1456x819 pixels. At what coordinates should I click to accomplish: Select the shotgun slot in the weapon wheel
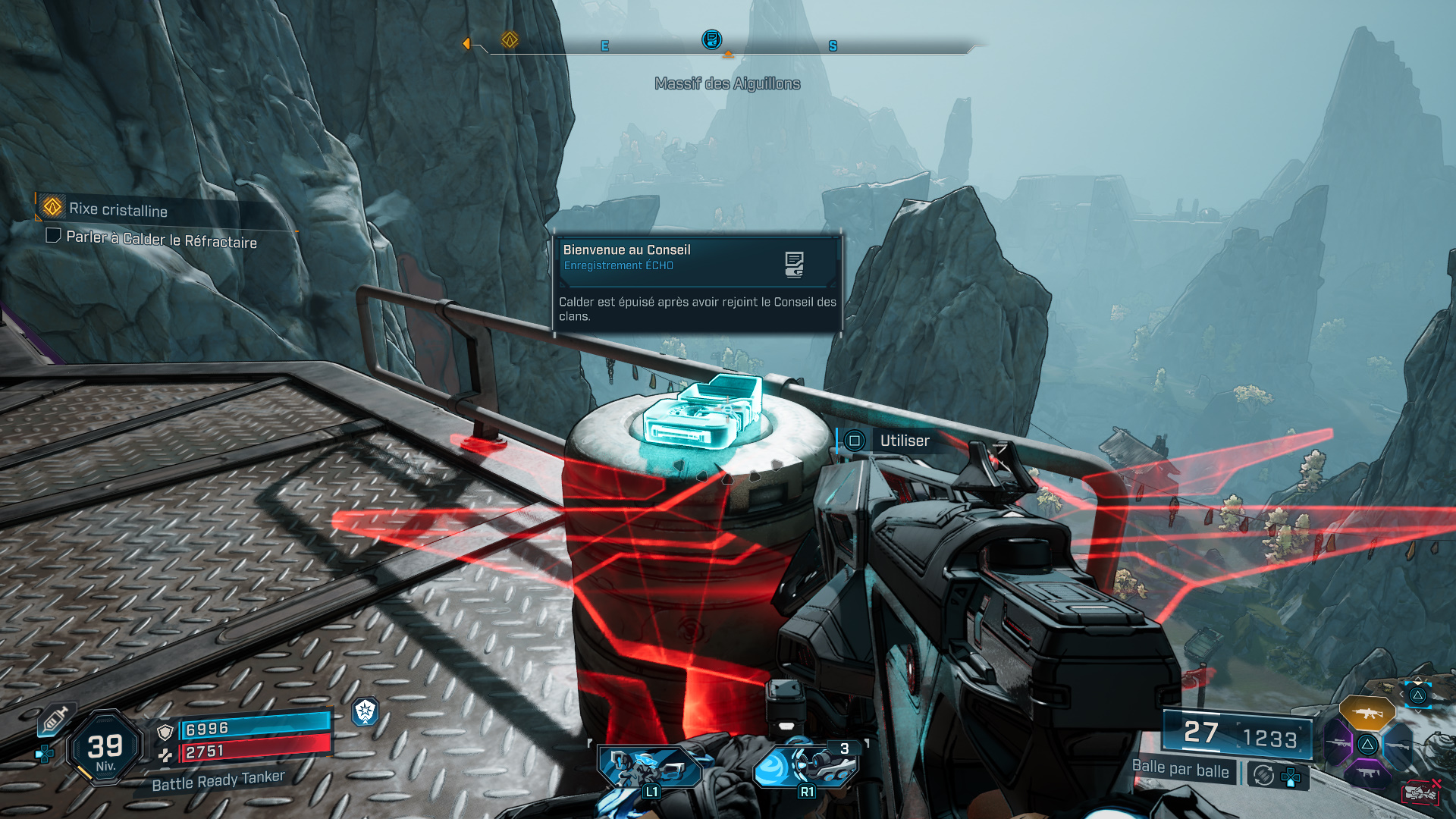1398,746
